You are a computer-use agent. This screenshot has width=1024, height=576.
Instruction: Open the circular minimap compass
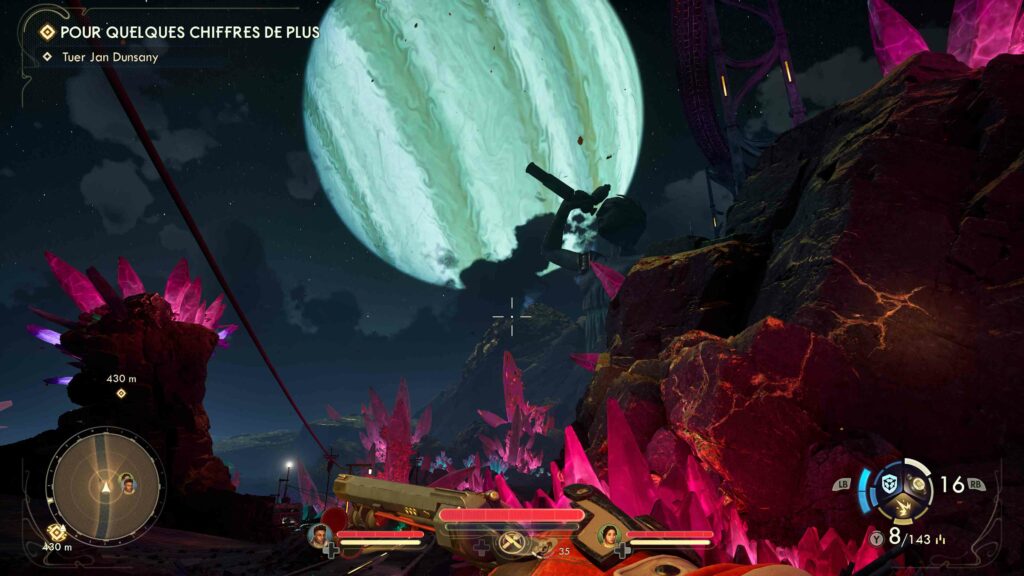[x=106, y=486]
